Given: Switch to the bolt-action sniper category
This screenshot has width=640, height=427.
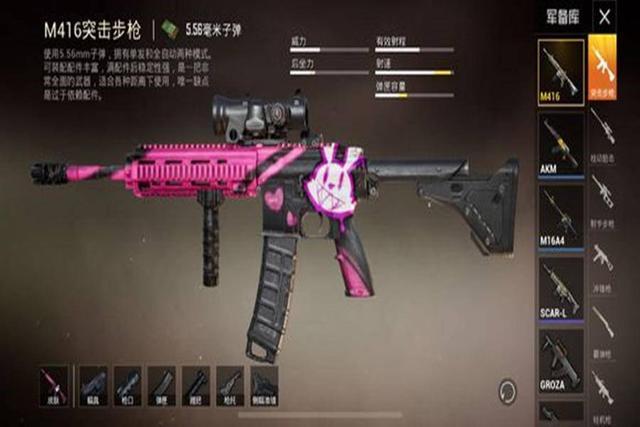Looking at the screenshot, I should point(603,126).
